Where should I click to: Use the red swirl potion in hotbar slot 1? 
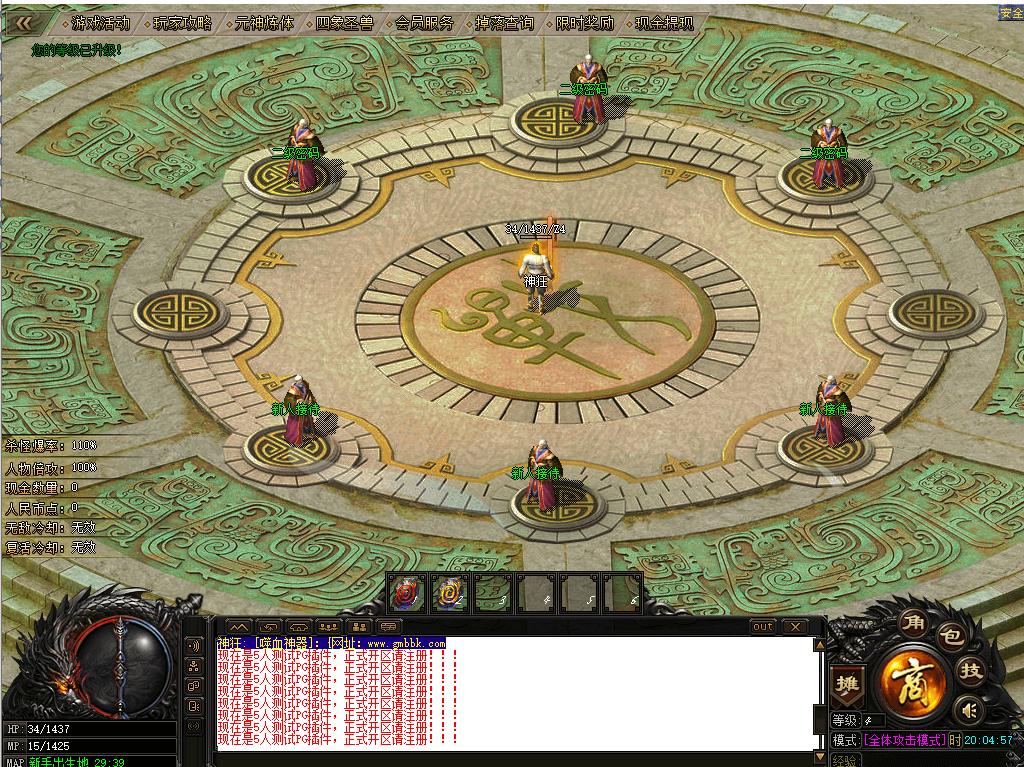pos(404,593)
